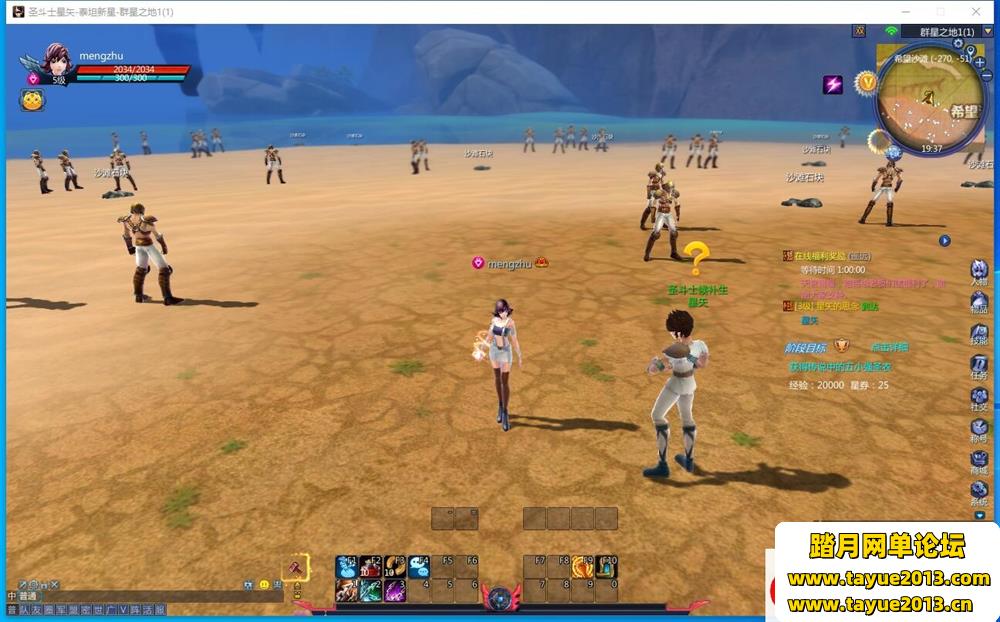Click the mengzhu player portrait
Image resolution: width=1000 pixels, height=622 pixels.
pyautogui.click(x=55, y=63)
